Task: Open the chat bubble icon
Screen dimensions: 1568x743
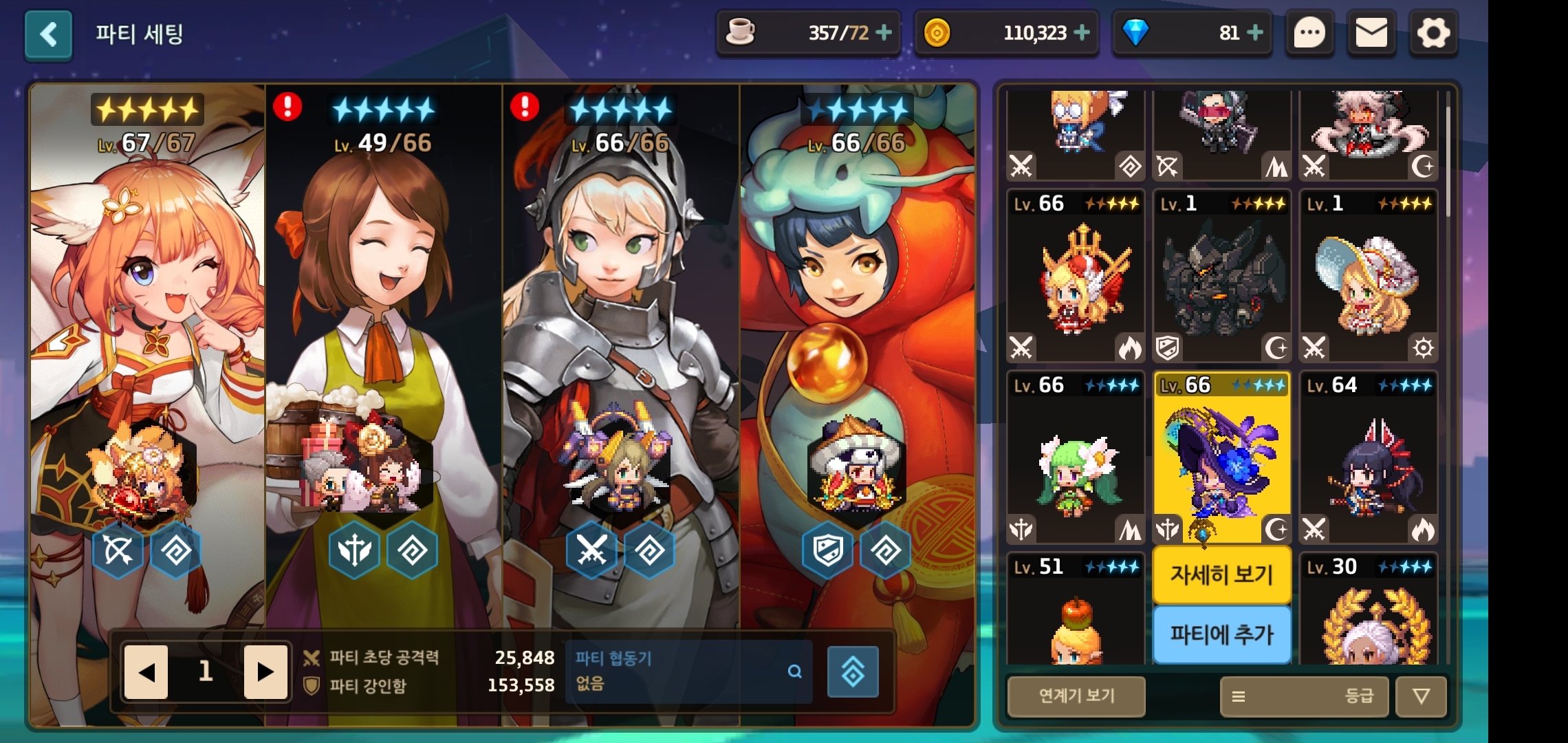Action: (1309, 33)
